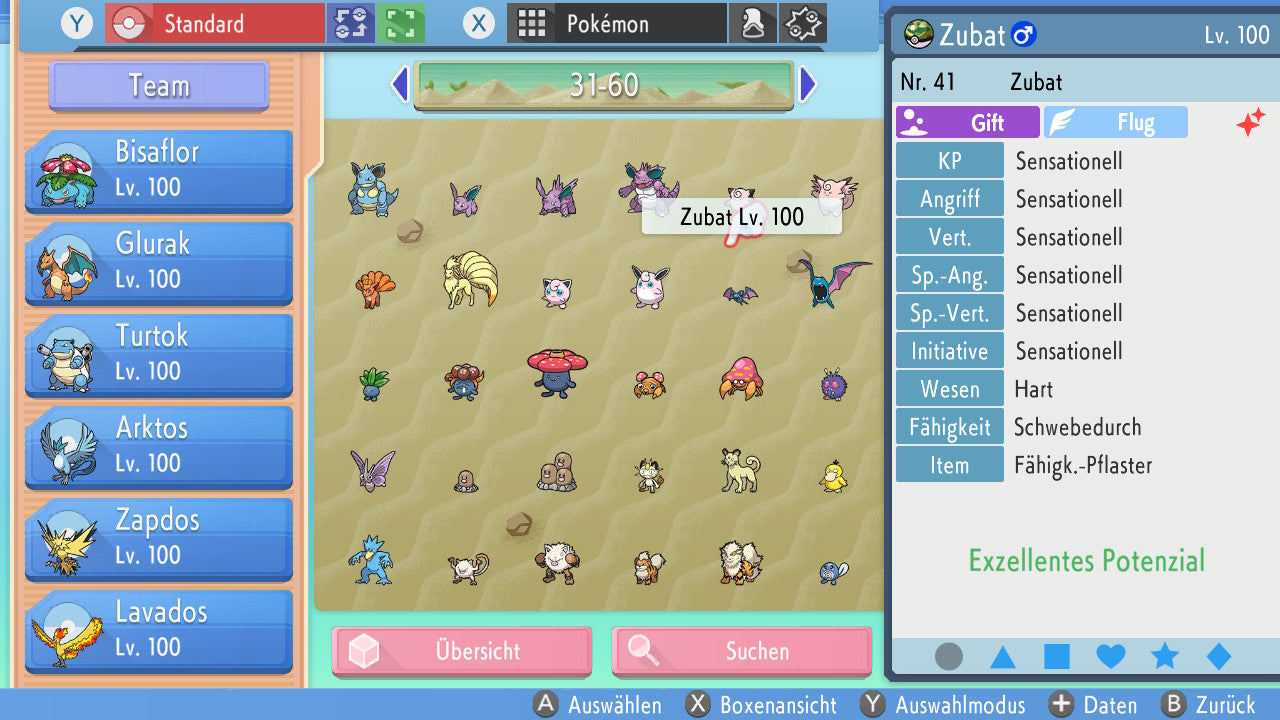1280x720 pixels.
Task: Open Daten via the plus option
Action: pyautogui.click(x=1096, y=705)
